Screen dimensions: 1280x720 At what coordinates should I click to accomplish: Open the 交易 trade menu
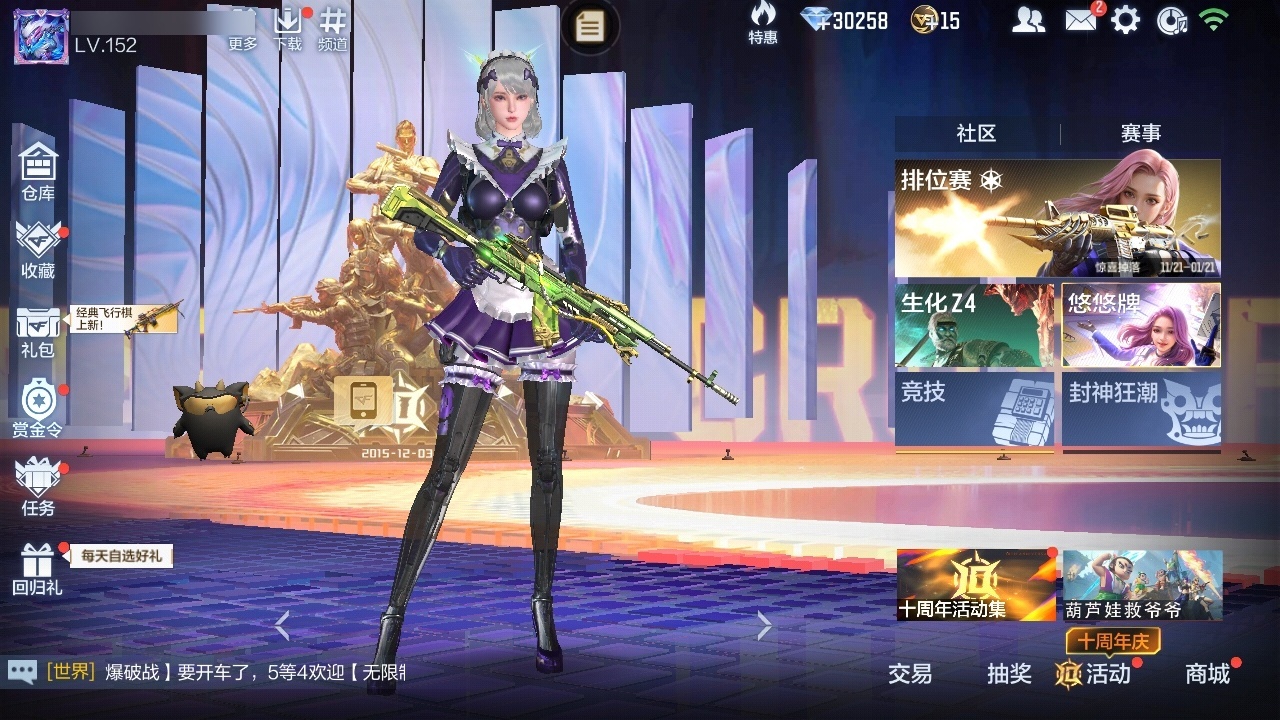pyautogui.click(x=910, y=674)
